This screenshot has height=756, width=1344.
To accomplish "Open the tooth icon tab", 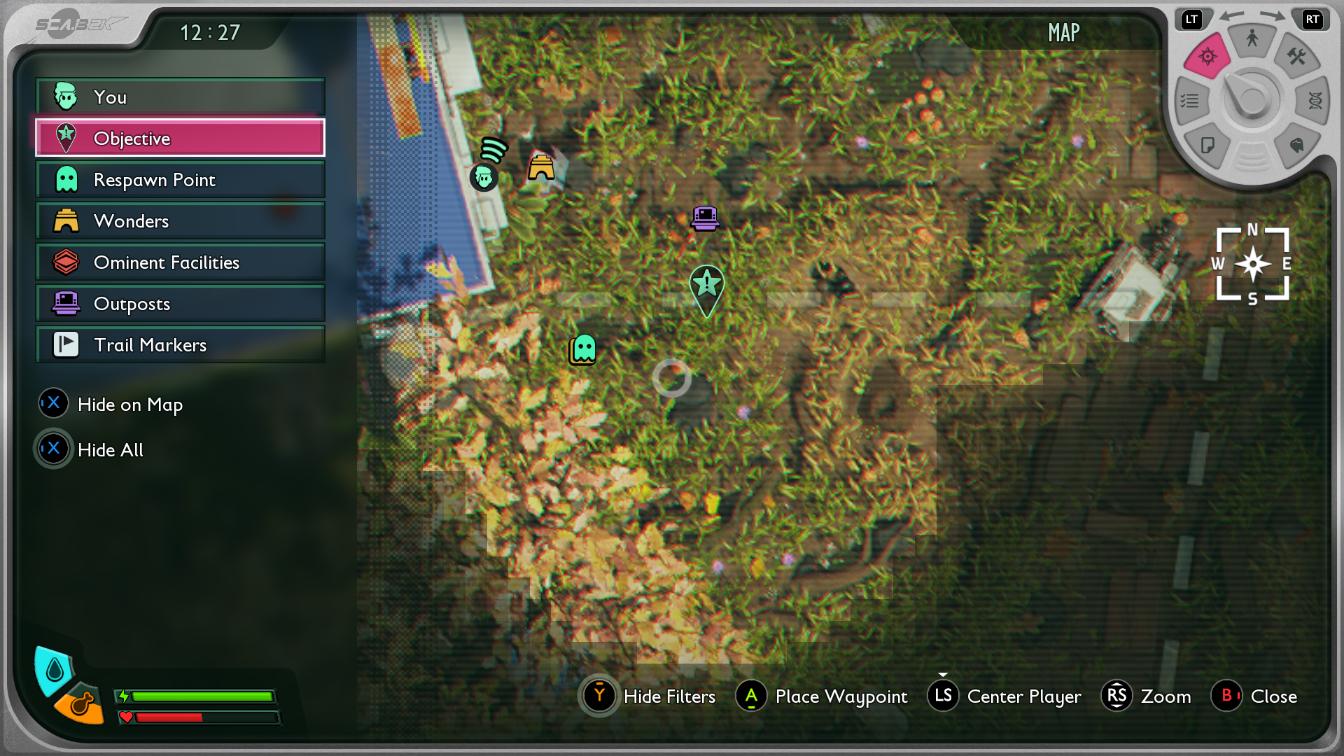I will [1297, 146].
